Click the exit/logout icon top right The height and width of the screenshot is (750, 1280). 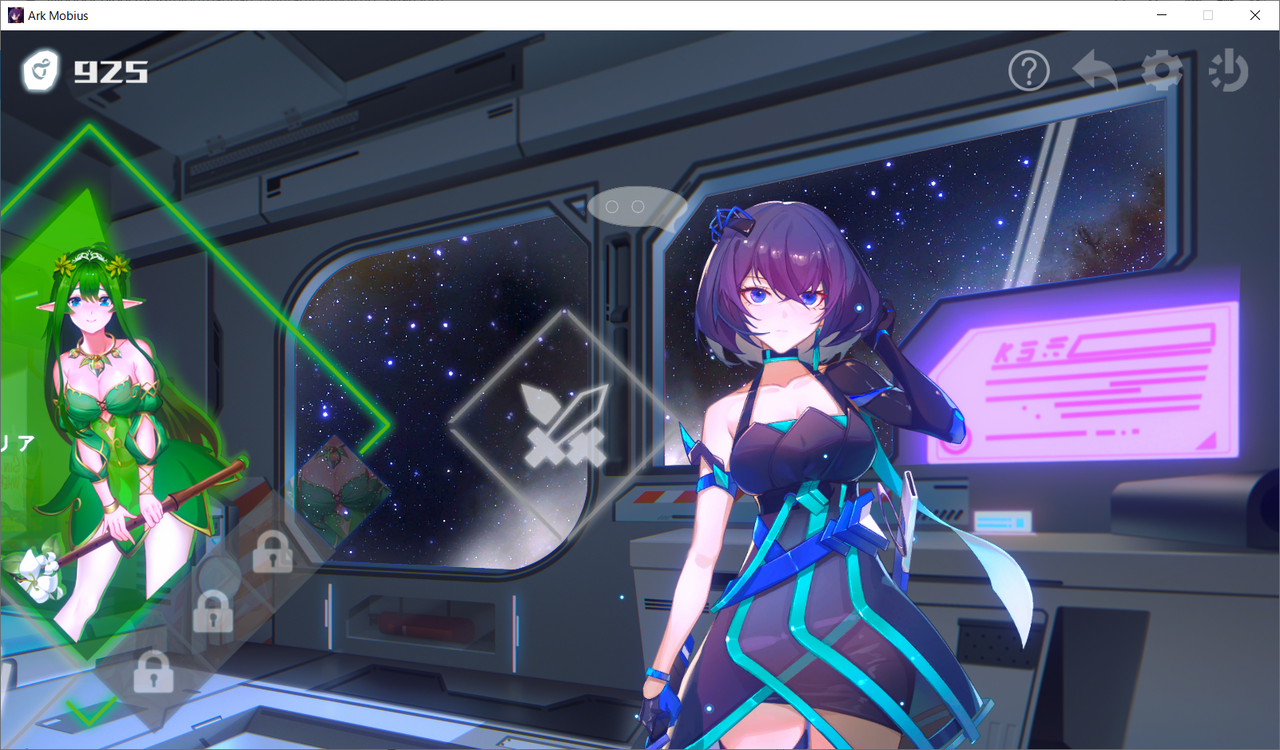tap(1228, 70)
